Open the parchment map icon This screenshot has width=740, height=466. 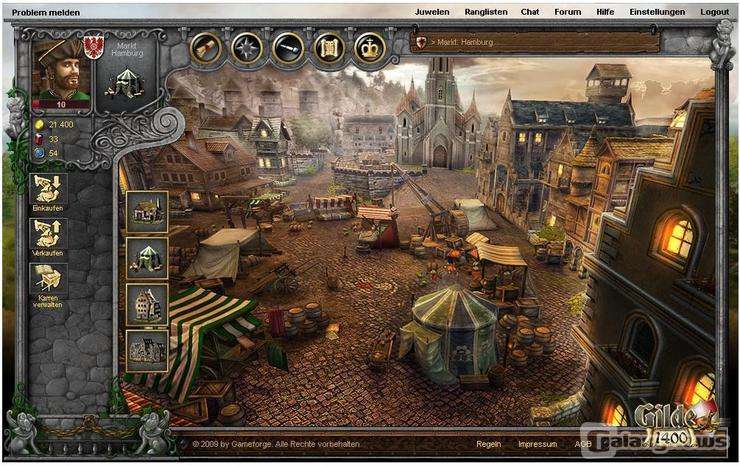pyautogui.click(x=329, y=47)
